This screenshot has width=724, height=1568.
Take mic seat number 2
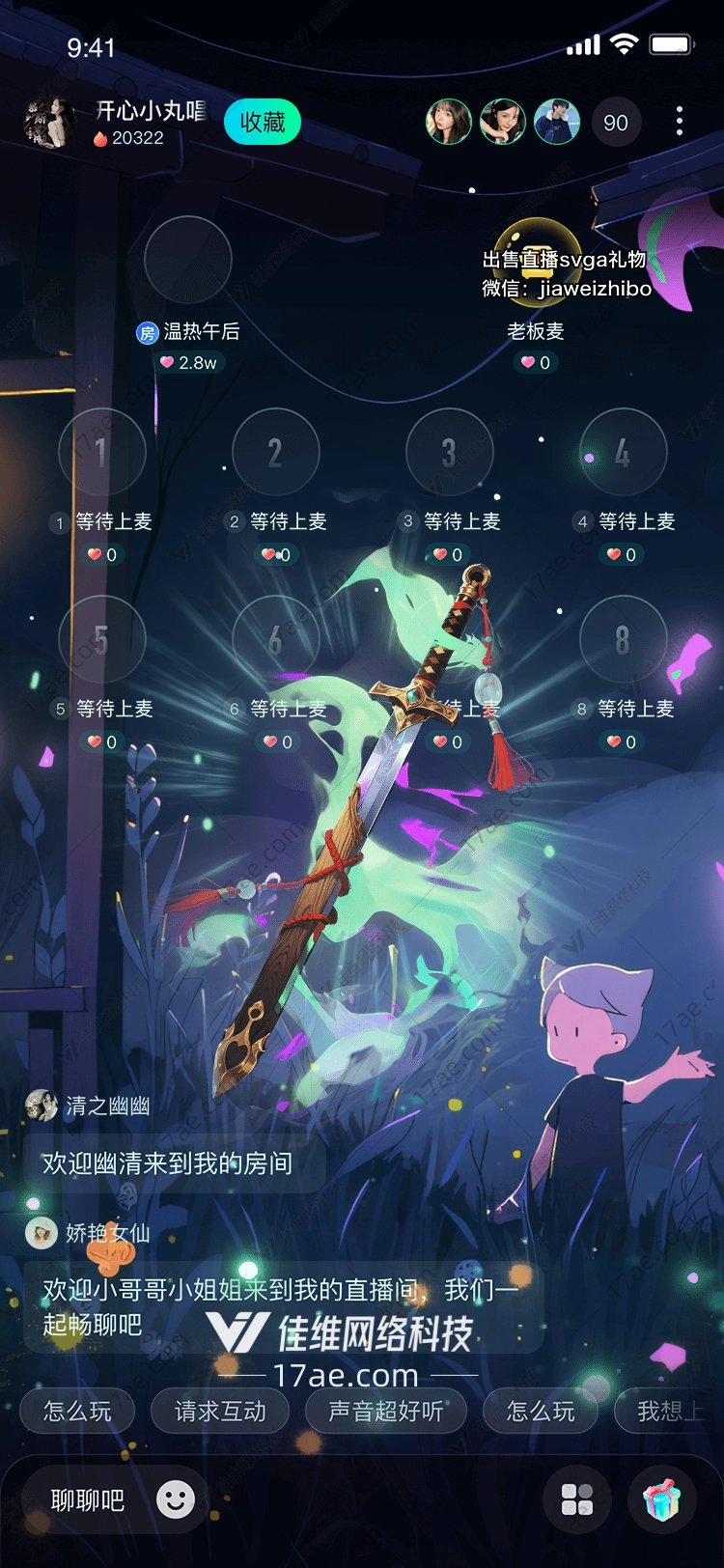pos(276,452)
